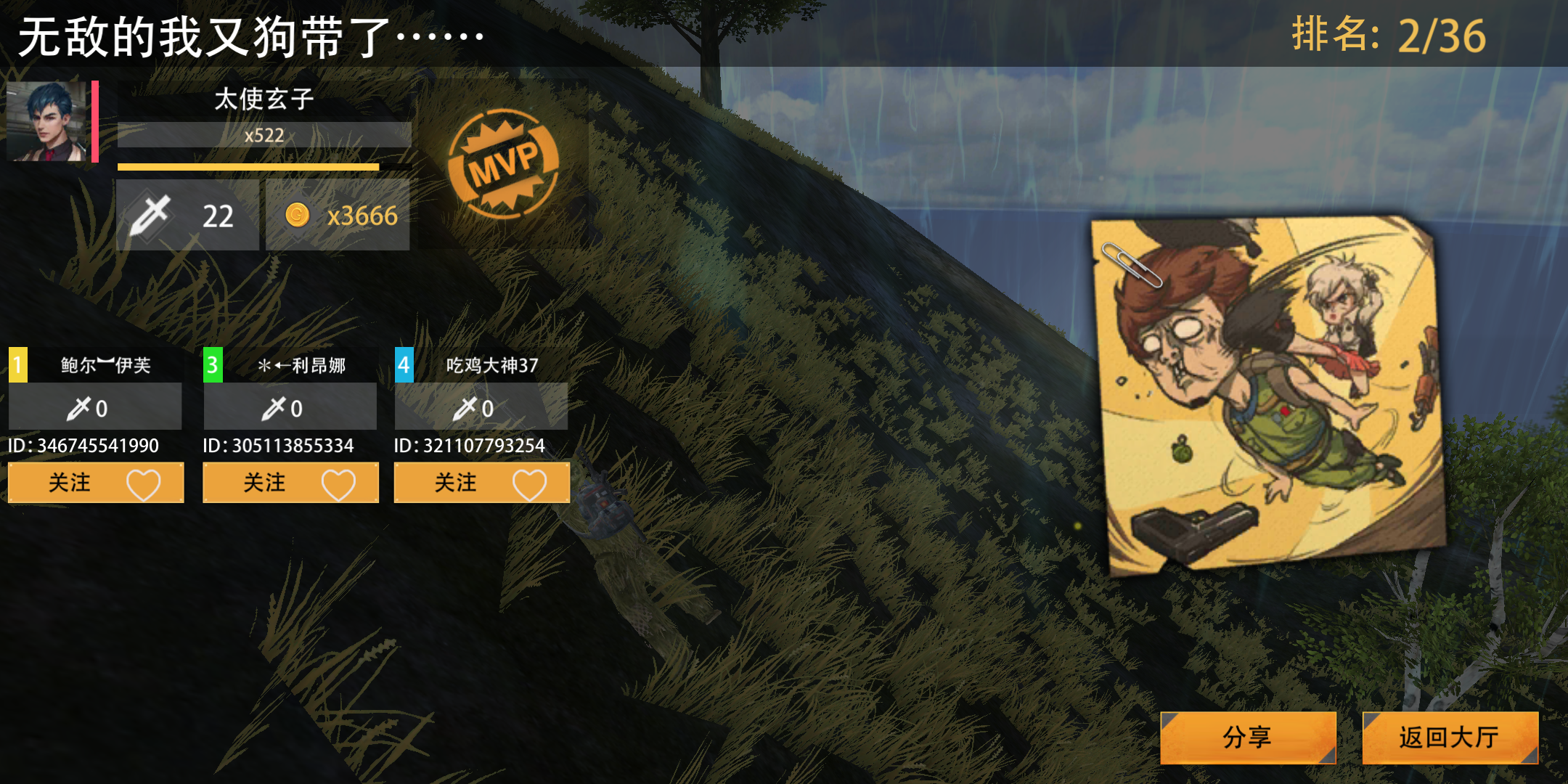
Task: Share the match result via 分享
Action: 1247,738
